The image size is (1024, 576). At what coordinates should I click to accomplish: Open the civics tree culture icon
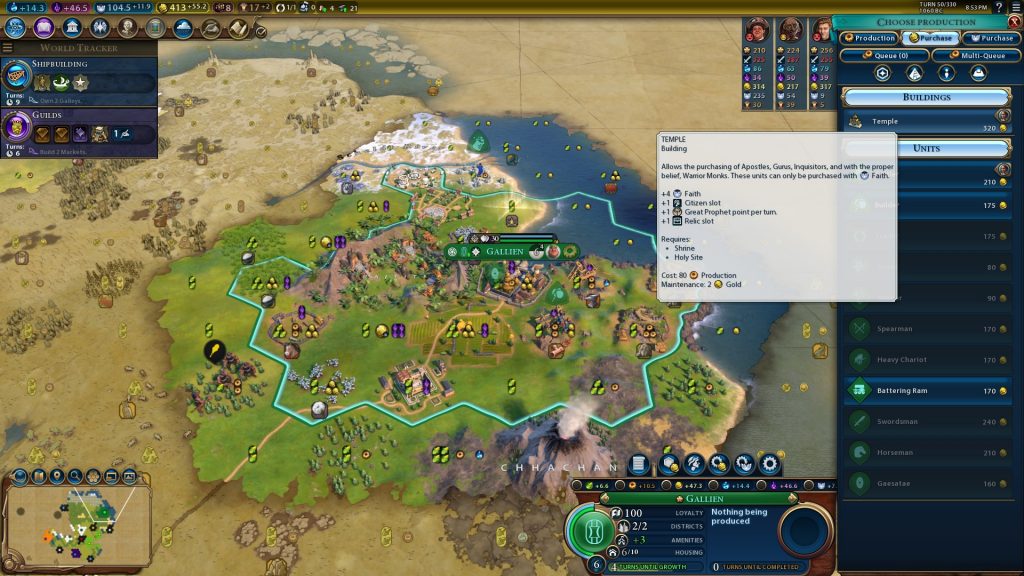(x=45, y=28)
